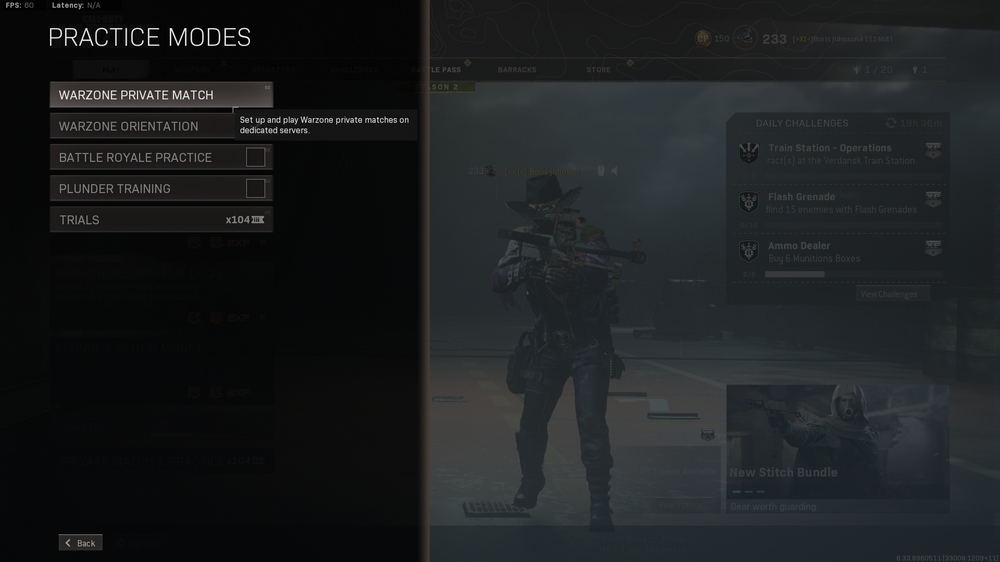Select the Warzone Orientation mode
This screenshot has width=1000, height=562.
pos(140,126)
